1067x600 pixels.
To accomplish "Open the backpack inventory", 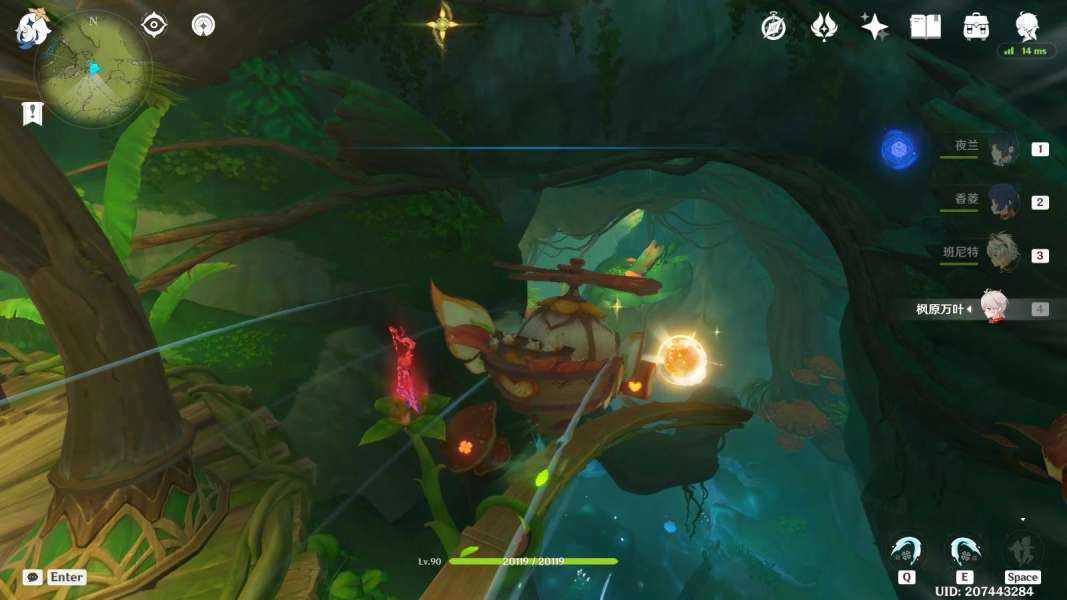I will click(976, 27).
